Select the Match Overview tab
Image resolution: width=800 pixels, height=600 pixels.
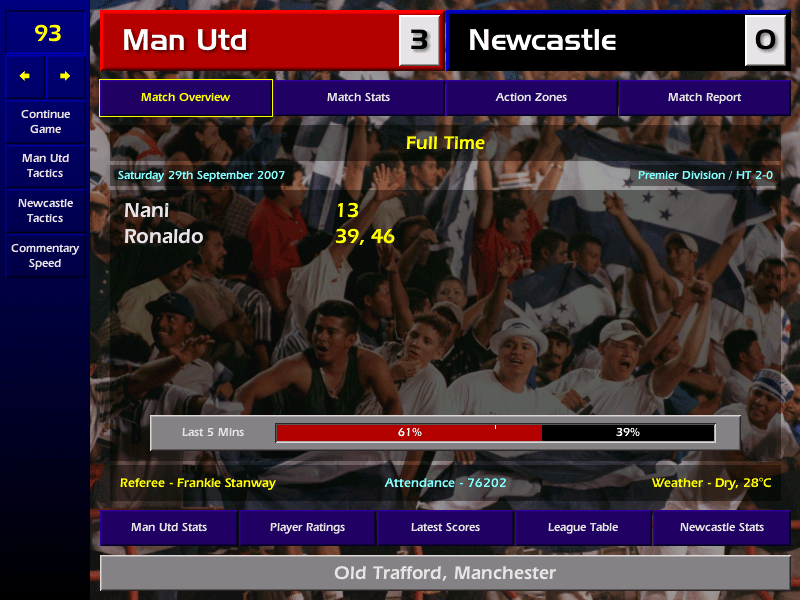pyautogui.click(x=185, y=98)
